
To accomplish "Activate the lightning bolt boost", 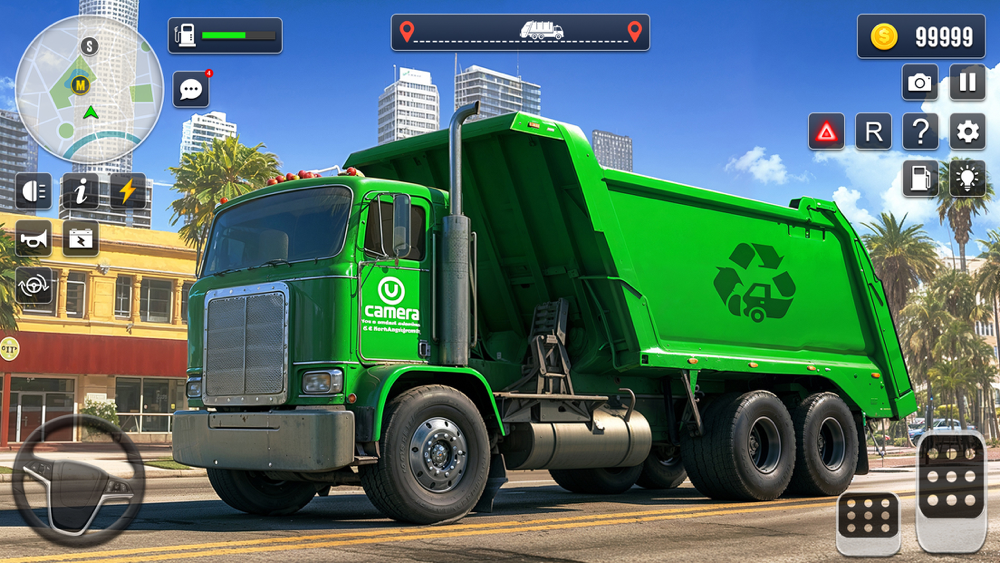I will tap(128, 190).
